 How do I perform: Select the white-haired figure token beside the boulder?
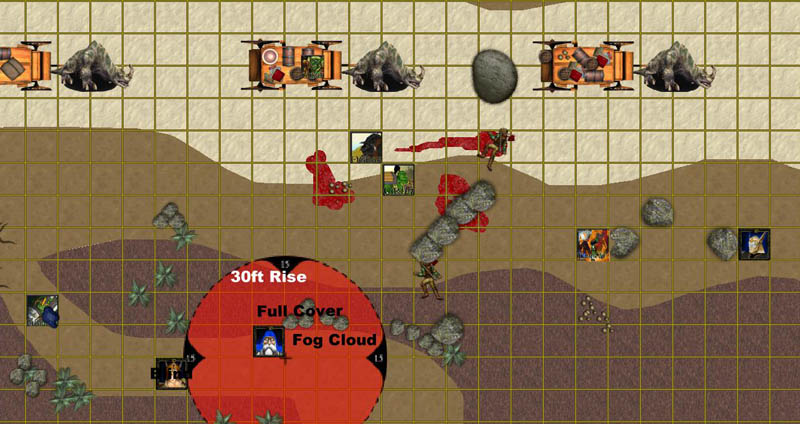[754, 244]
